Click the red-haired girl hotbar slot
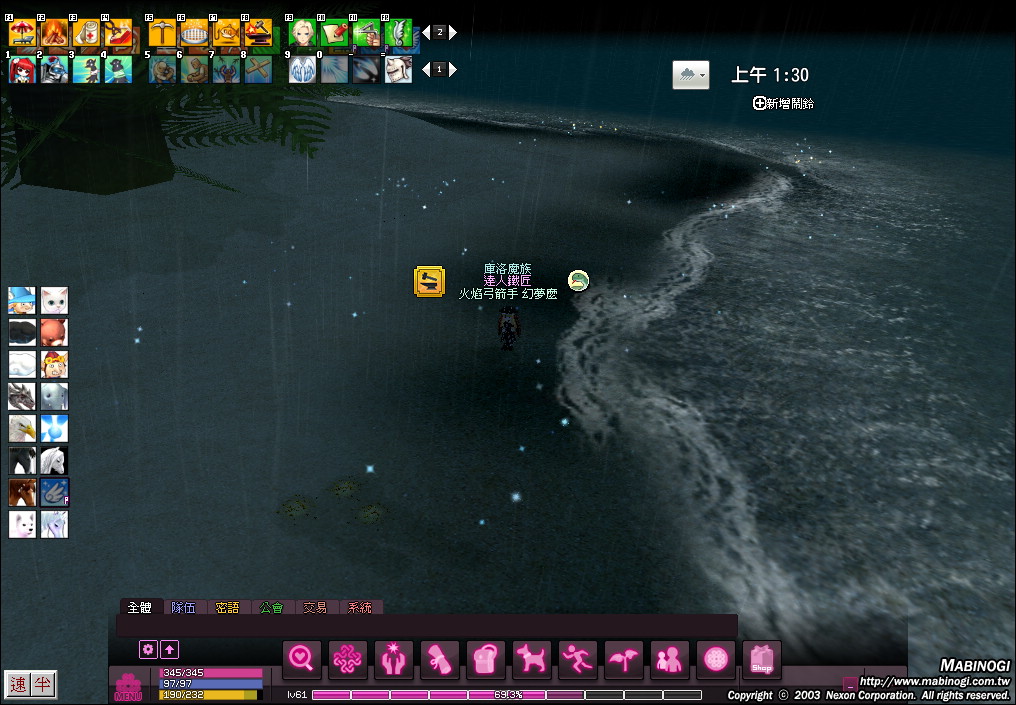The width and height of the screenshot is (1016, 705). [22, 69]
